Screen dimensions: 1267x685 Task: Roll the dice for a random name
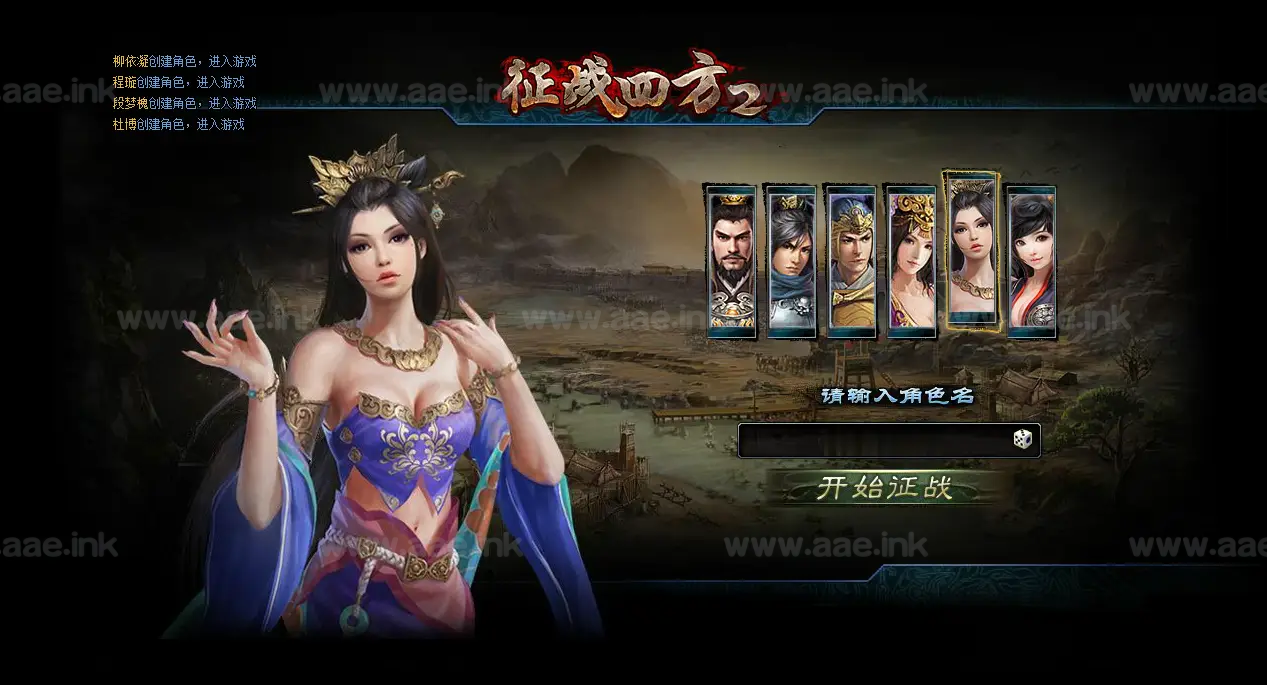click(1022, 440)
